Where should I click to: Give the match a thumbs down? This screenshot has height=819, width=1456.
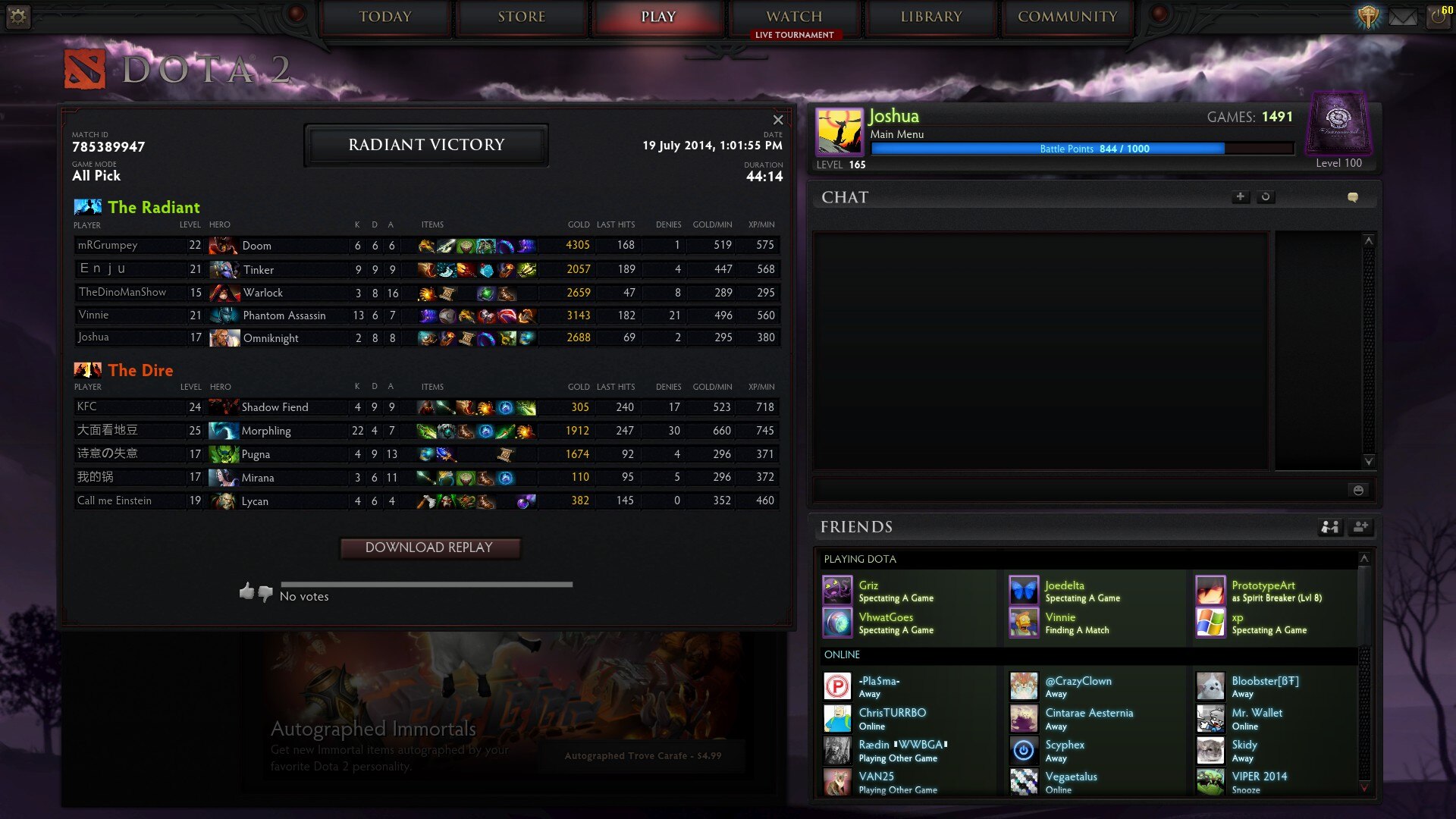tap(265, 594)
